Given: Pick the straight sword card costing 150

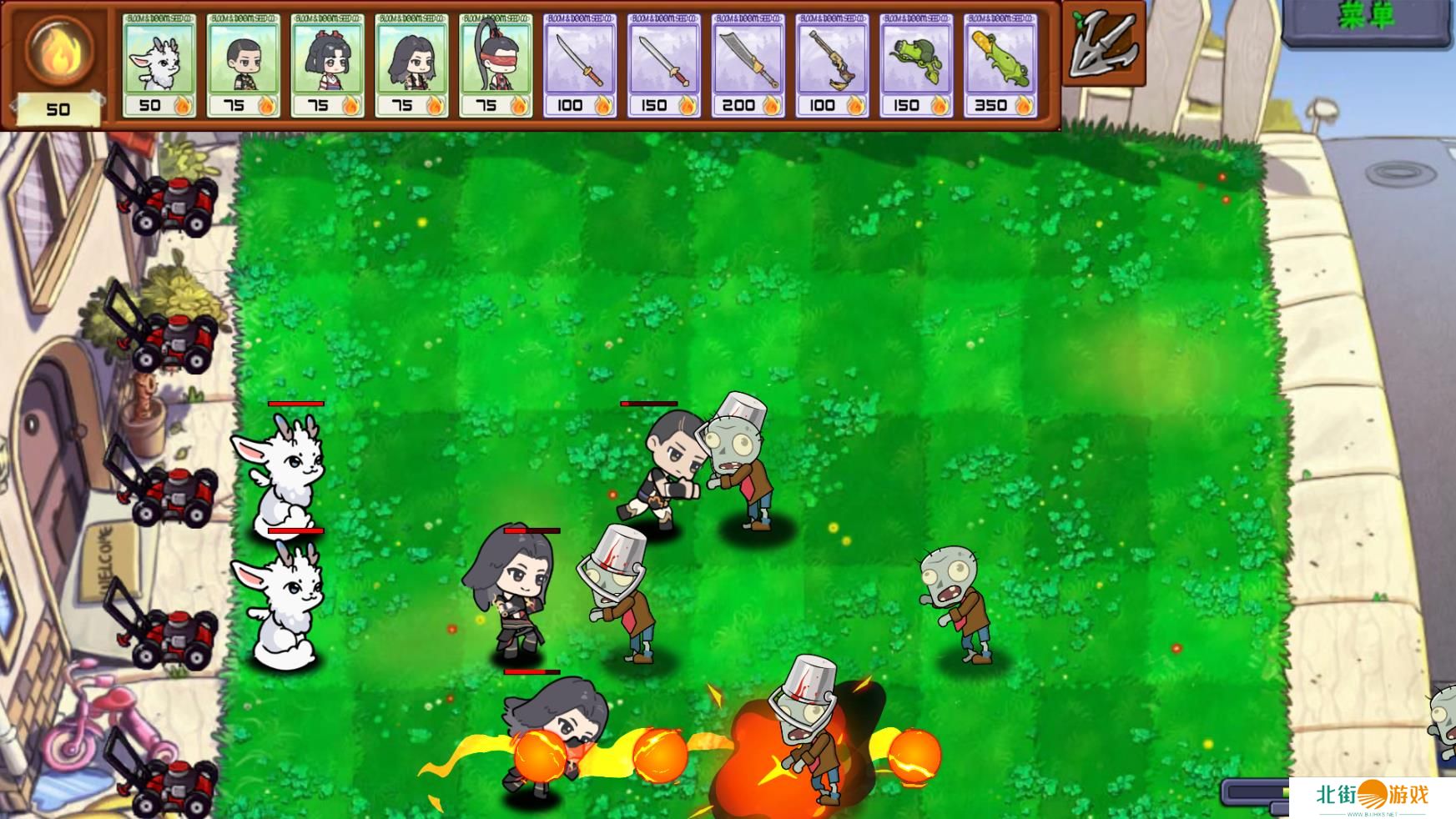Looking at the screenshot, I should tap(664, 65).
